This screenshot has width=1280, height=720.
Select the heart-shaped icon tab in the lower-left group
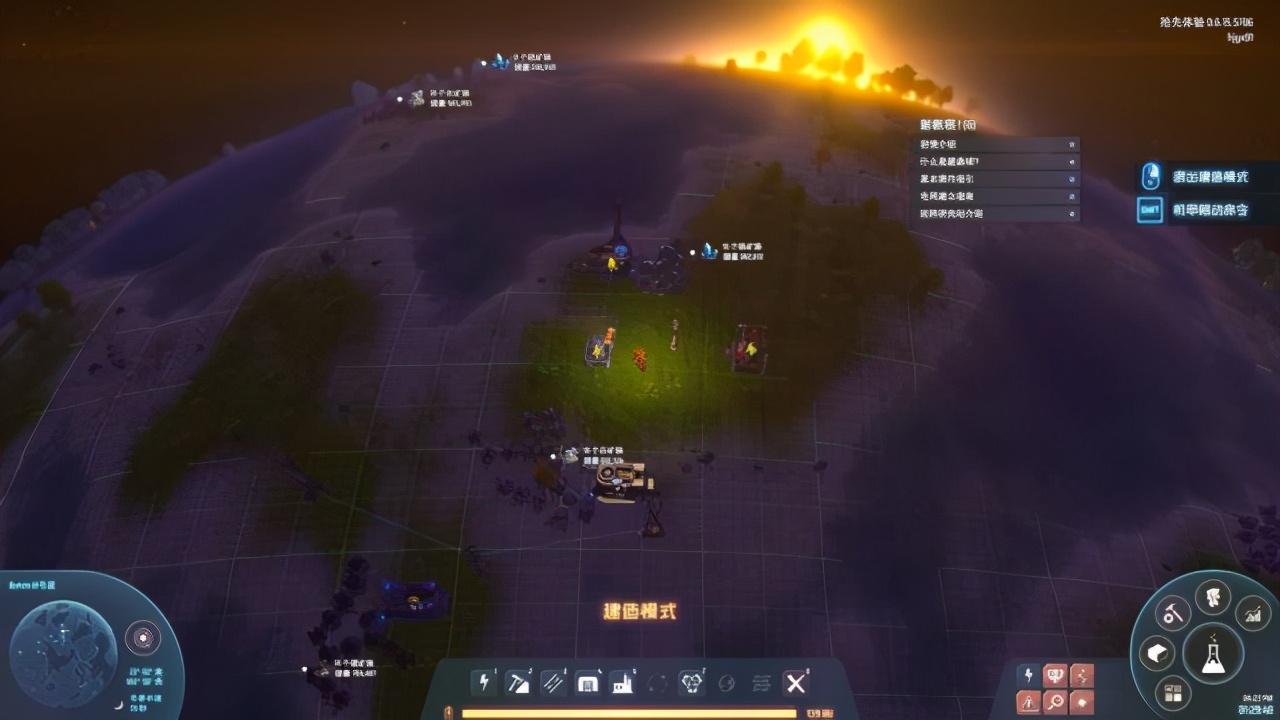coord(1055,675)
